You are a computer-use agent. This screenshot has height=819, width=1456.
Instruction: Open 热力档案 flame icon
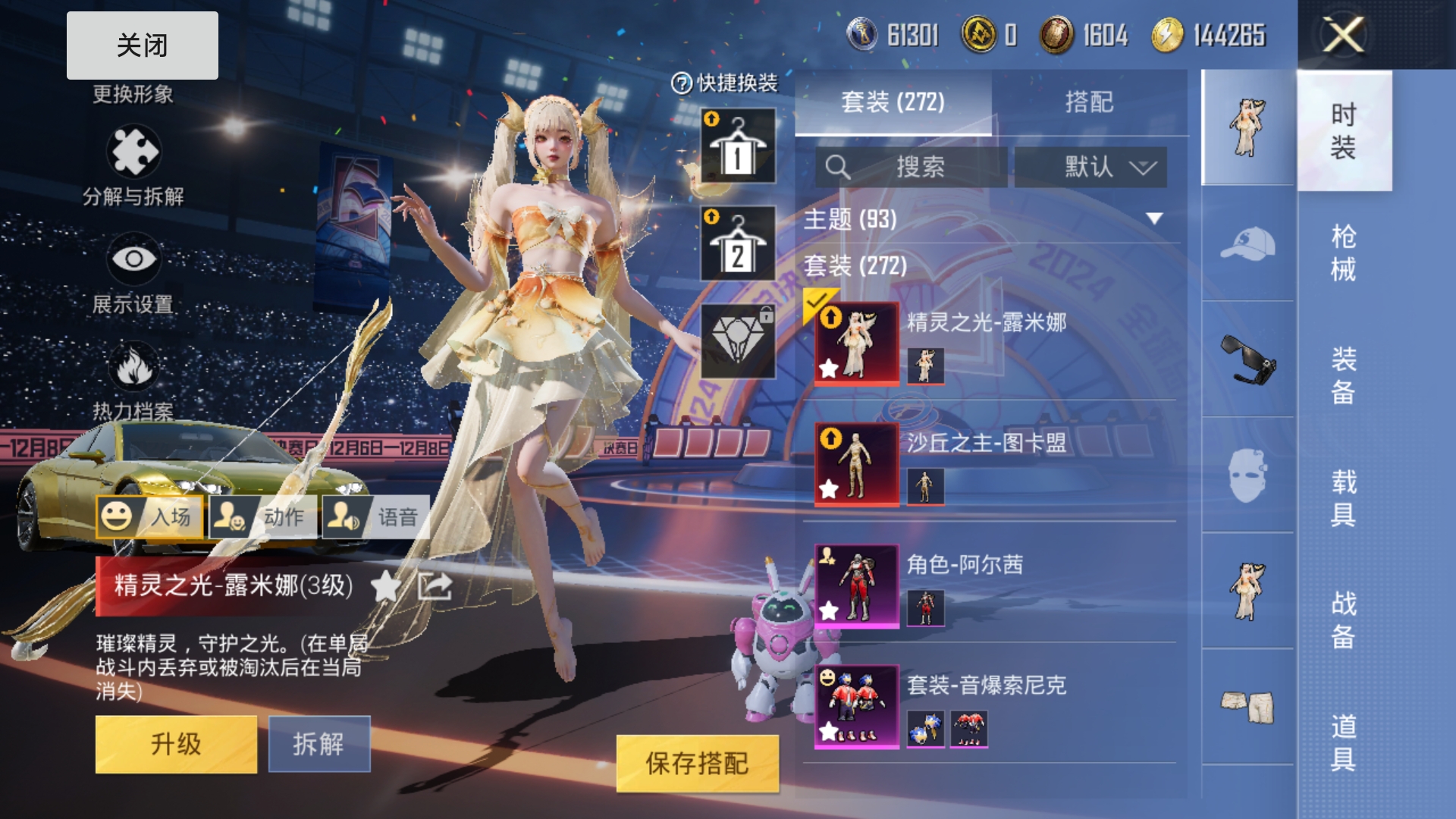coord(133,367)
